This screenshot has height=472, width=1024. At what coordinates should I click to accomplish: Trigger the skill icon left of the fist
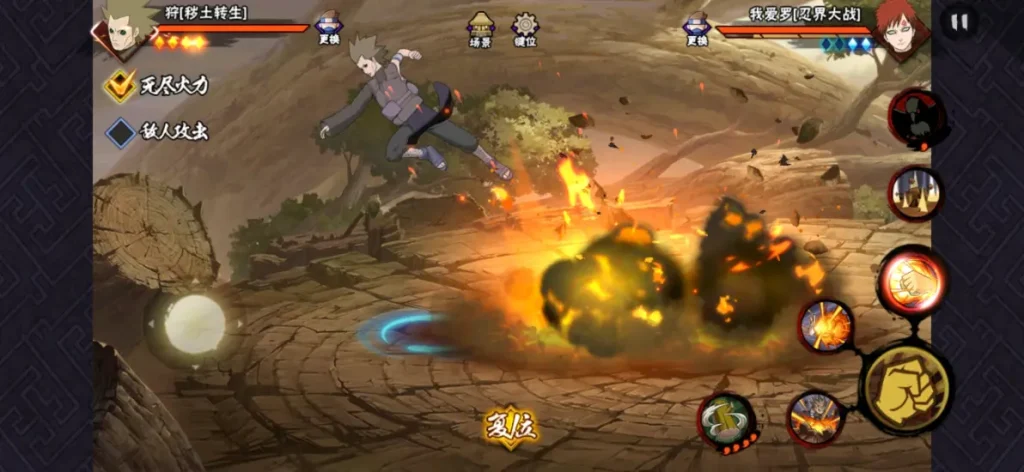pos(815,416)
